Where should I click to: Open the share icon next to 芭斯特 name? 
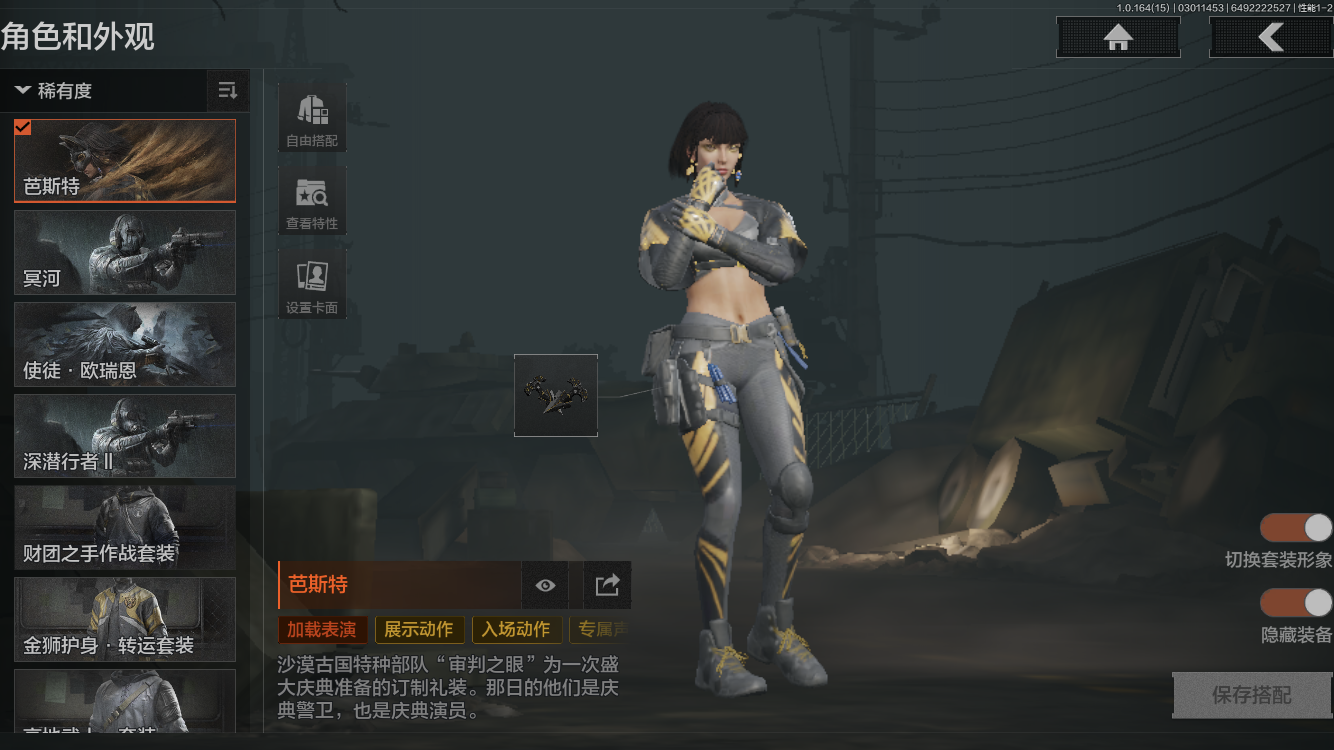607,585
